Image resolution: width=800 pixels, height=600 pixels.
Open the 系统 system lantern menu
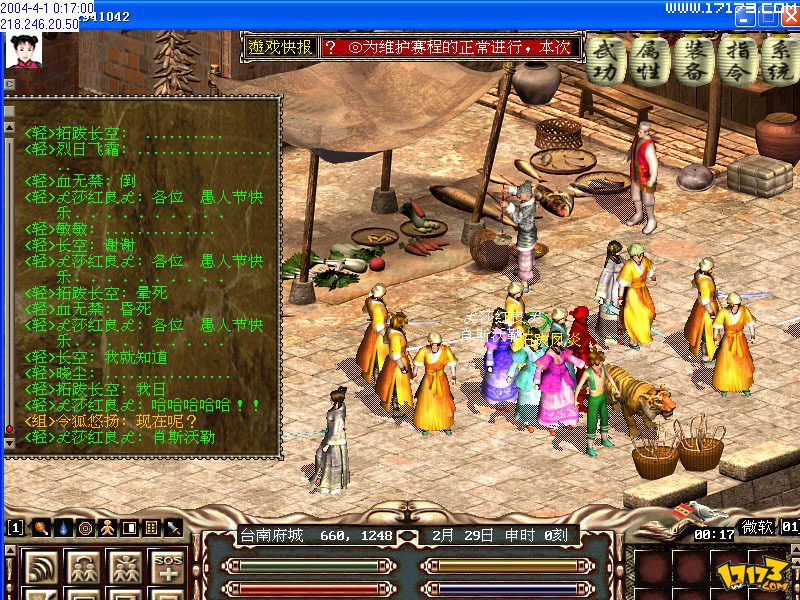775,59
